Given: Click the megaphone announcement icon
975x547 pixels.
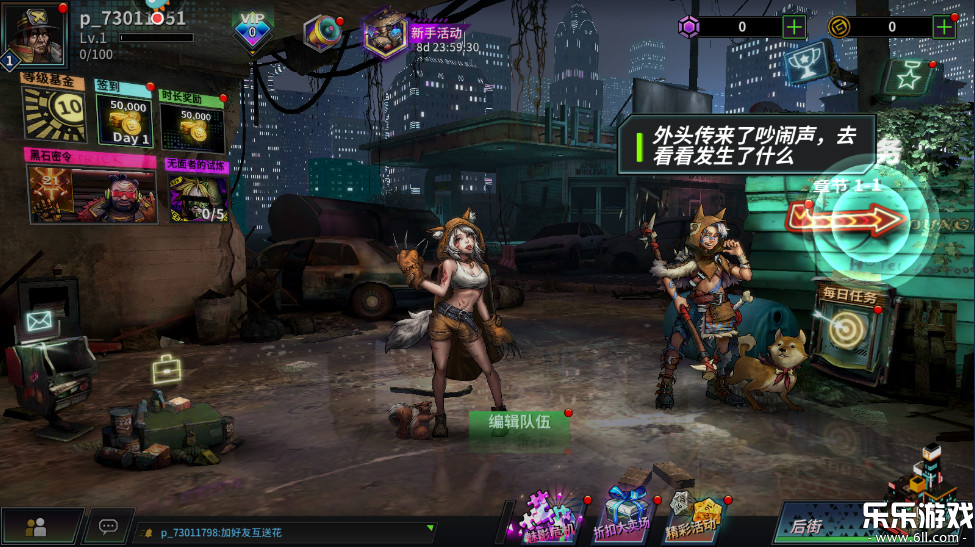Looking at the screenshot, I should [x=322, y=33].
